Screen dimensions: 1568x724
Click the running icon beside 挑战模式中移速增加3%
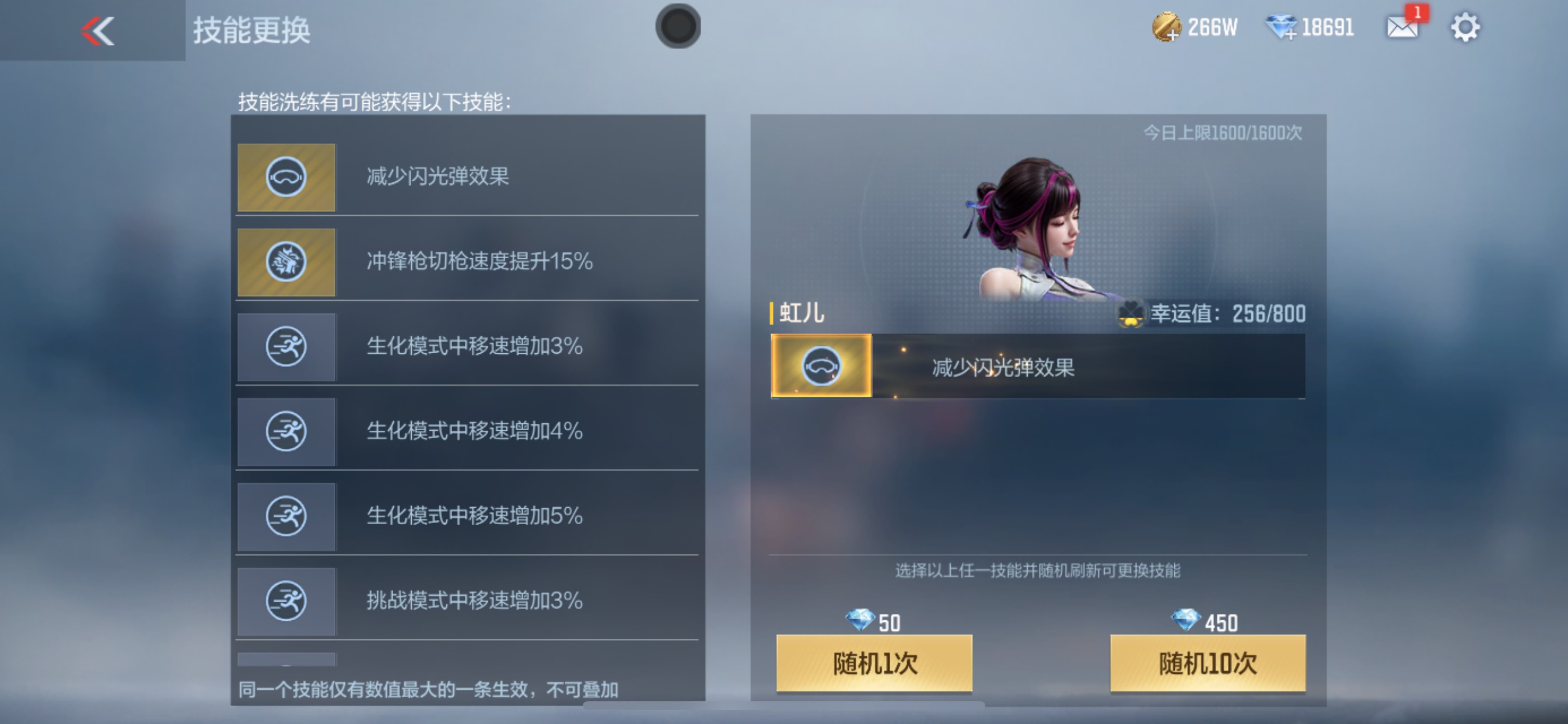(286, 601)
